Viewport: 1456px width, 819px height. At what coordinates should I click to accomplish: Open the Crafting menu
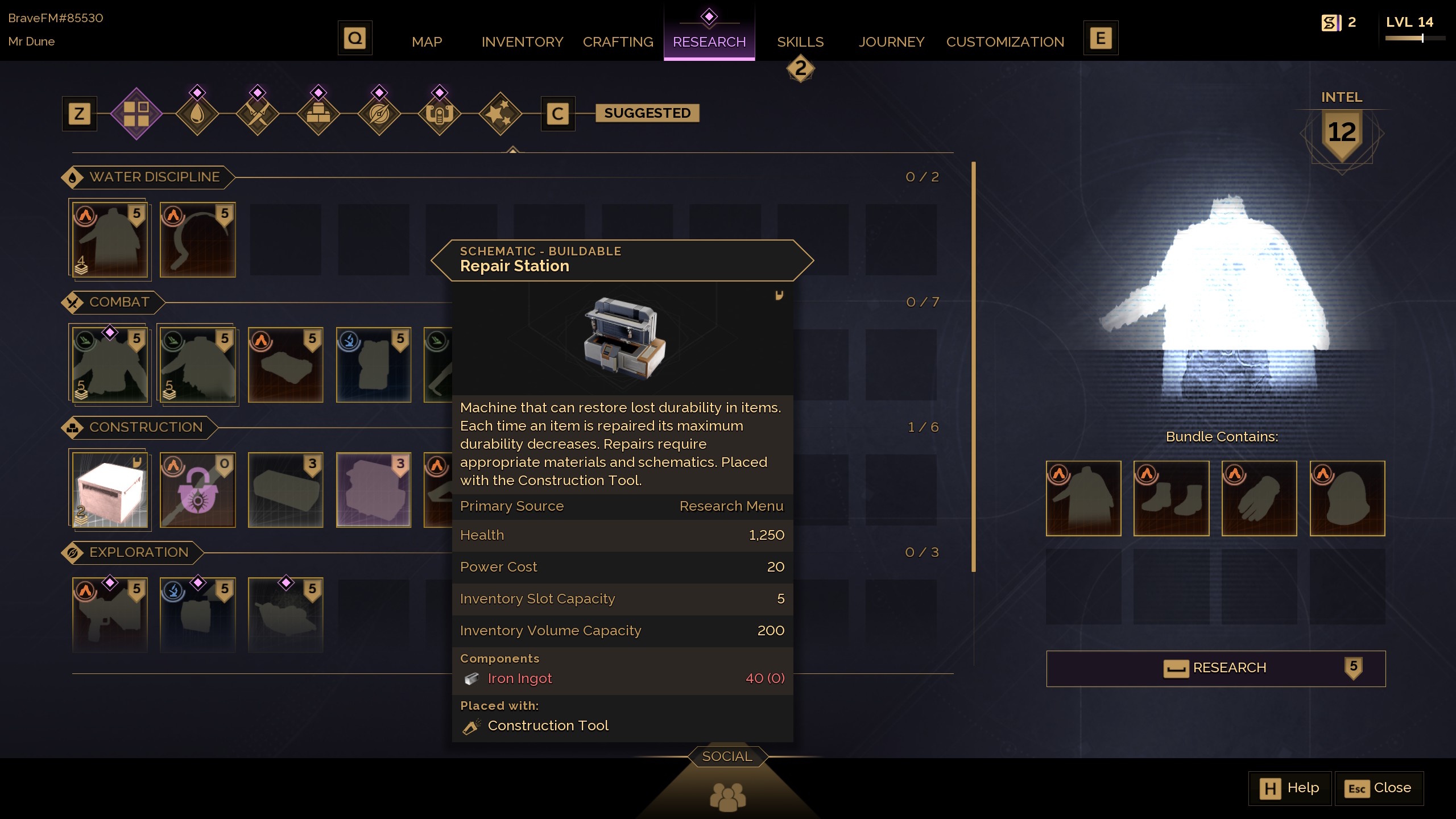[617, 42]
